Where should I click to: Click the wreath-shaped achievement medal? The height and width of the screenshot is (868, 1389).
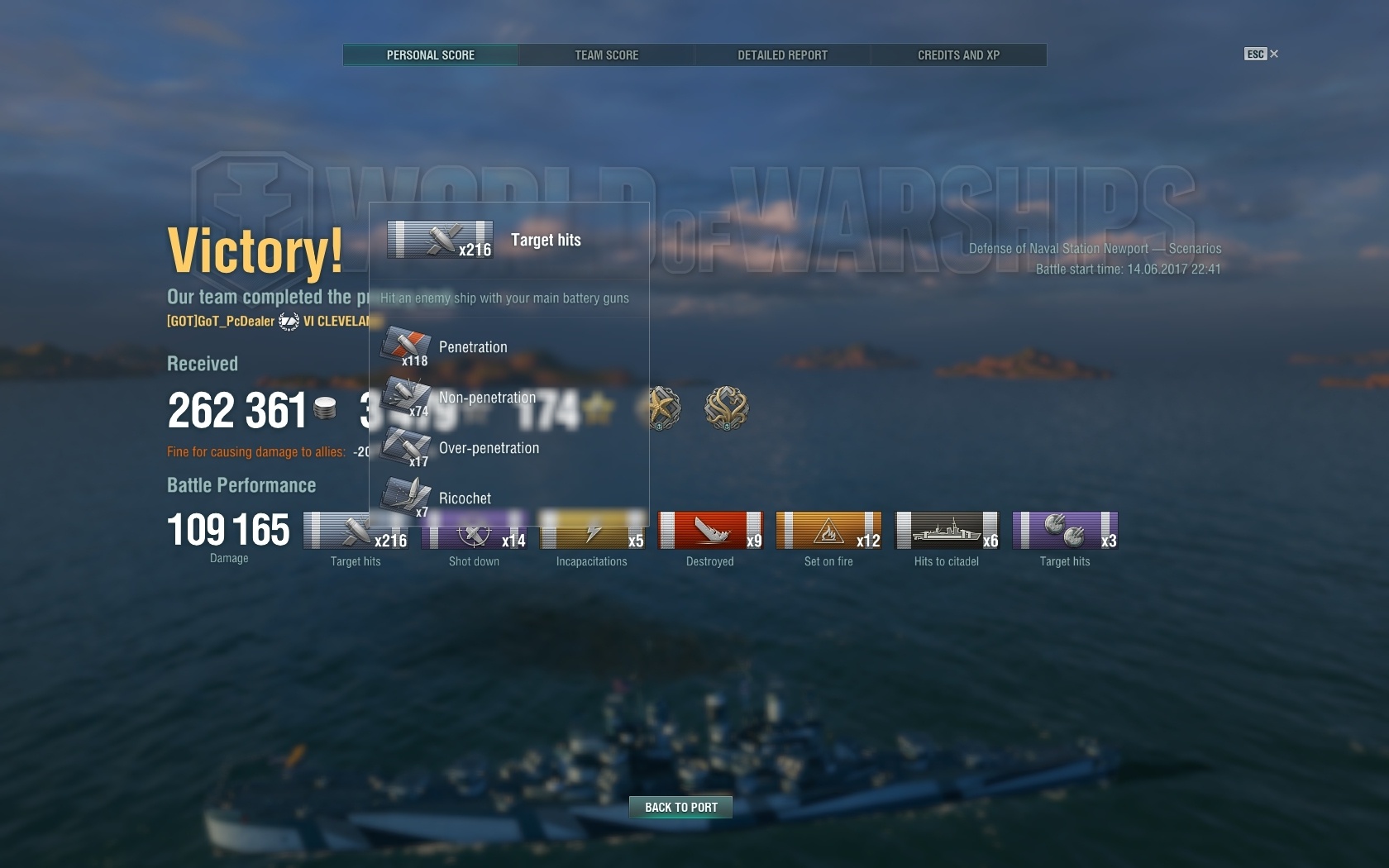[726, 408]
